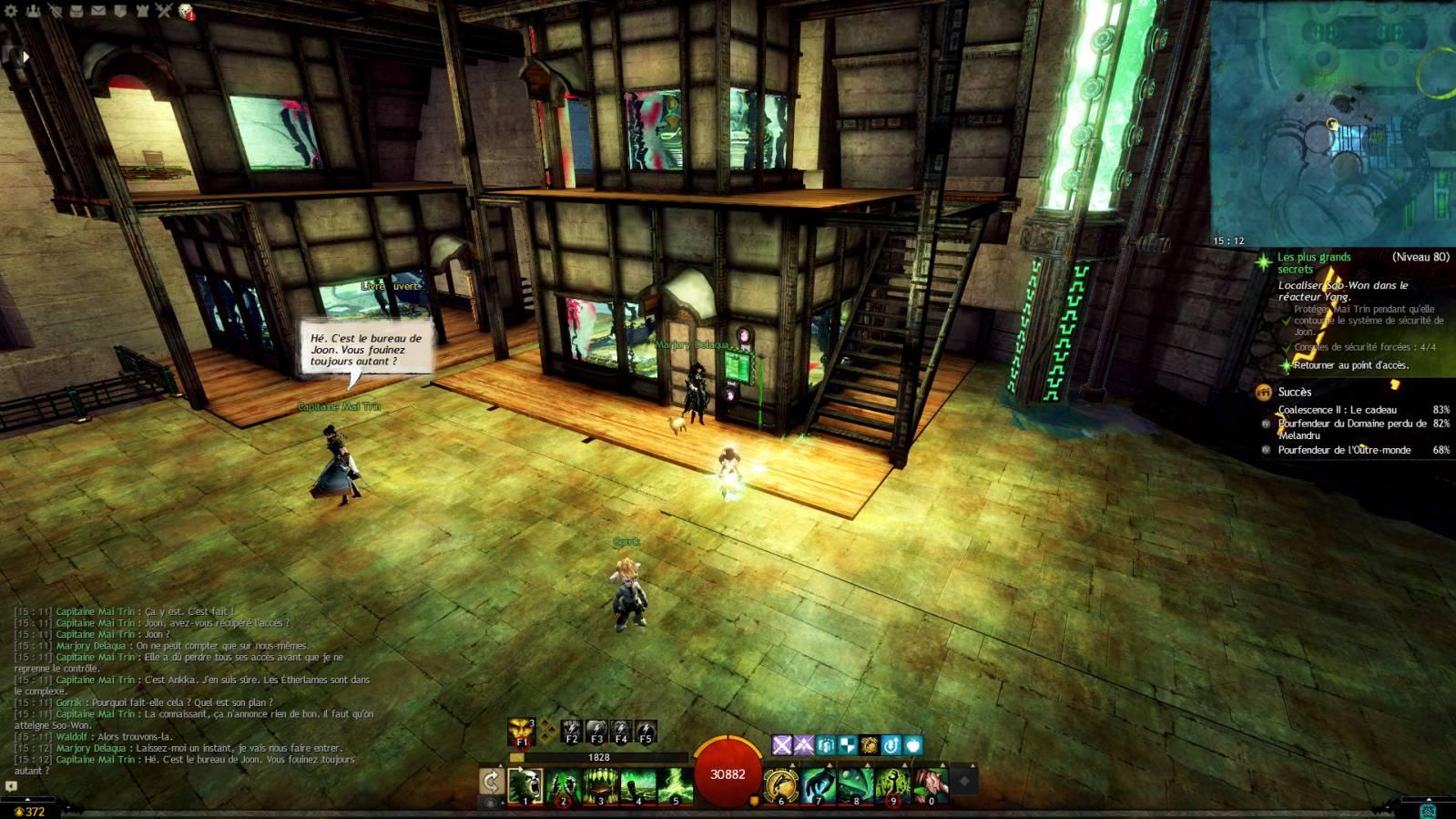Activate the teal hand utility skill in slot 7
This screenshot has width=1456, height=819.
tap(818, 784)
